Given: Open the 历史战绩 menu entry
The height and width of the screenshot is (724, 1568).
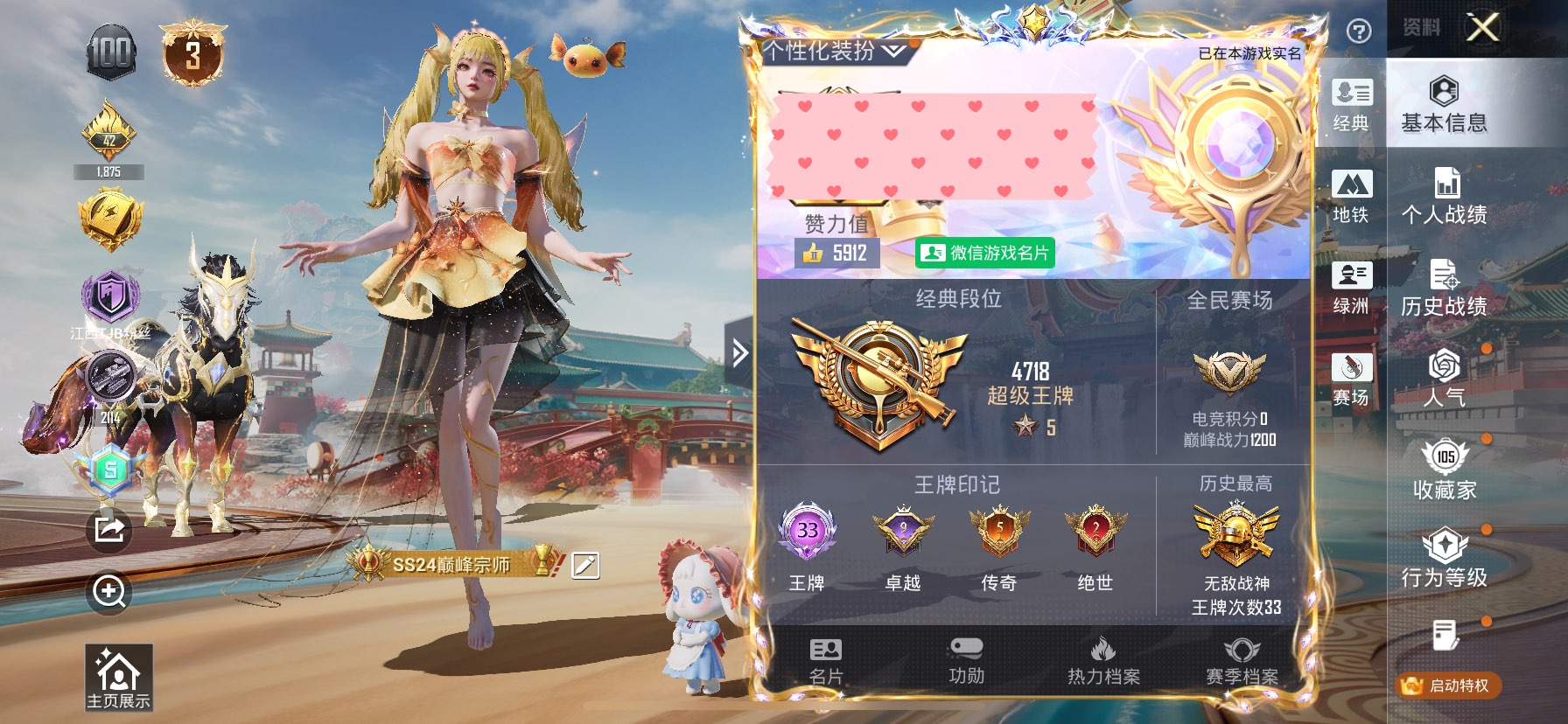Looking at the screenshot, I should [1444, 288].
